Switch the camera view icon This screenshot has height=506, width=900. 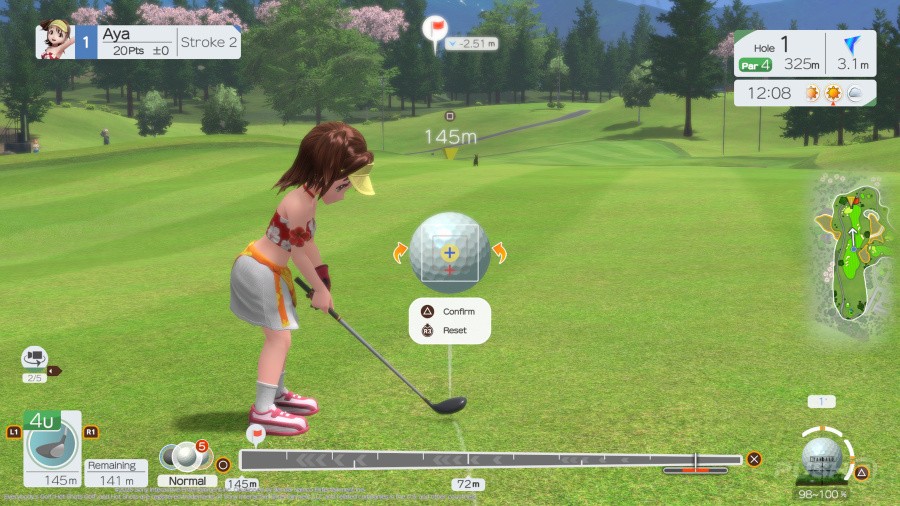click(35, 357)
